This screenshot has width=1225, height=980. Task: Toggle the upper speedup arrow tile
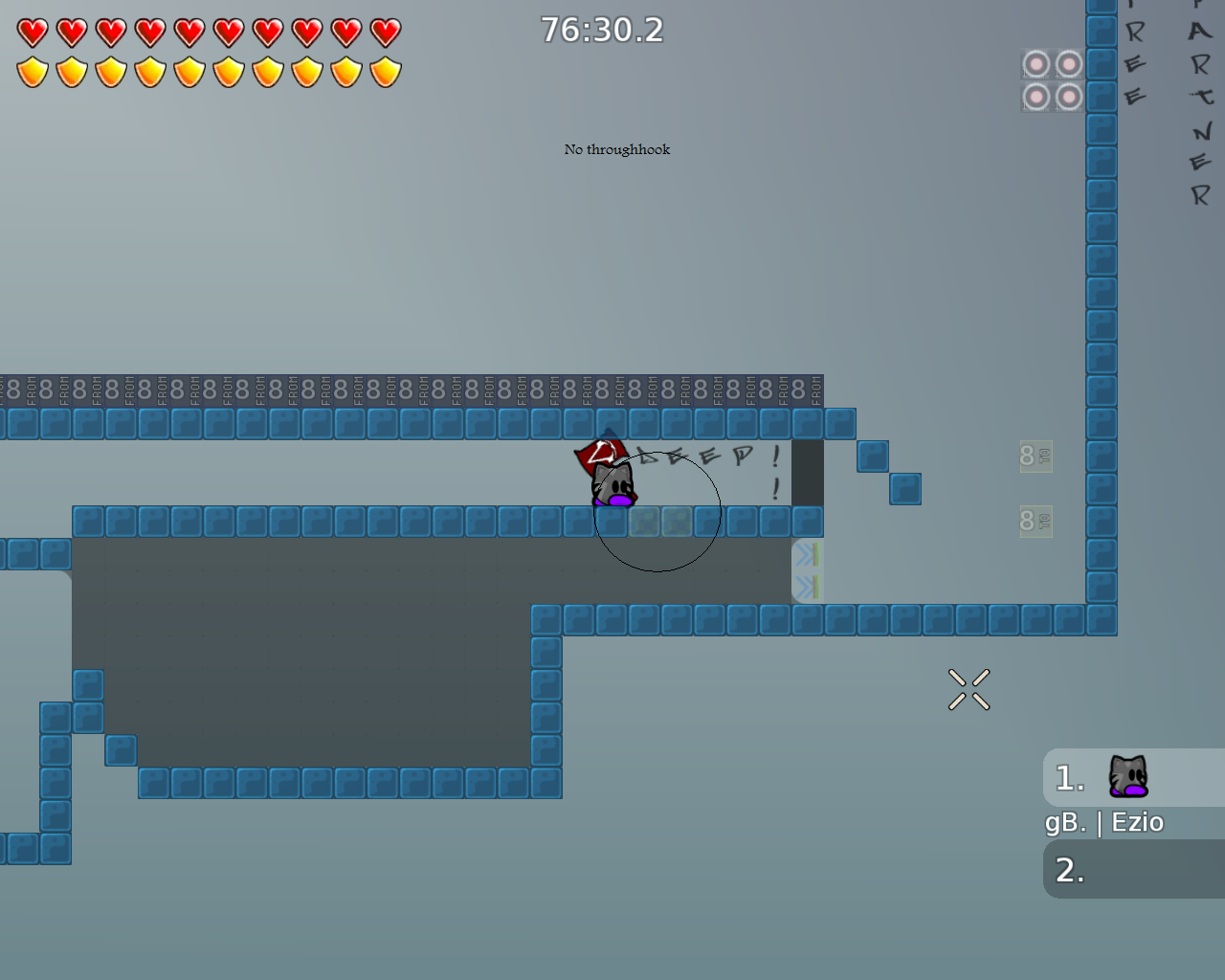pos(809,555)
